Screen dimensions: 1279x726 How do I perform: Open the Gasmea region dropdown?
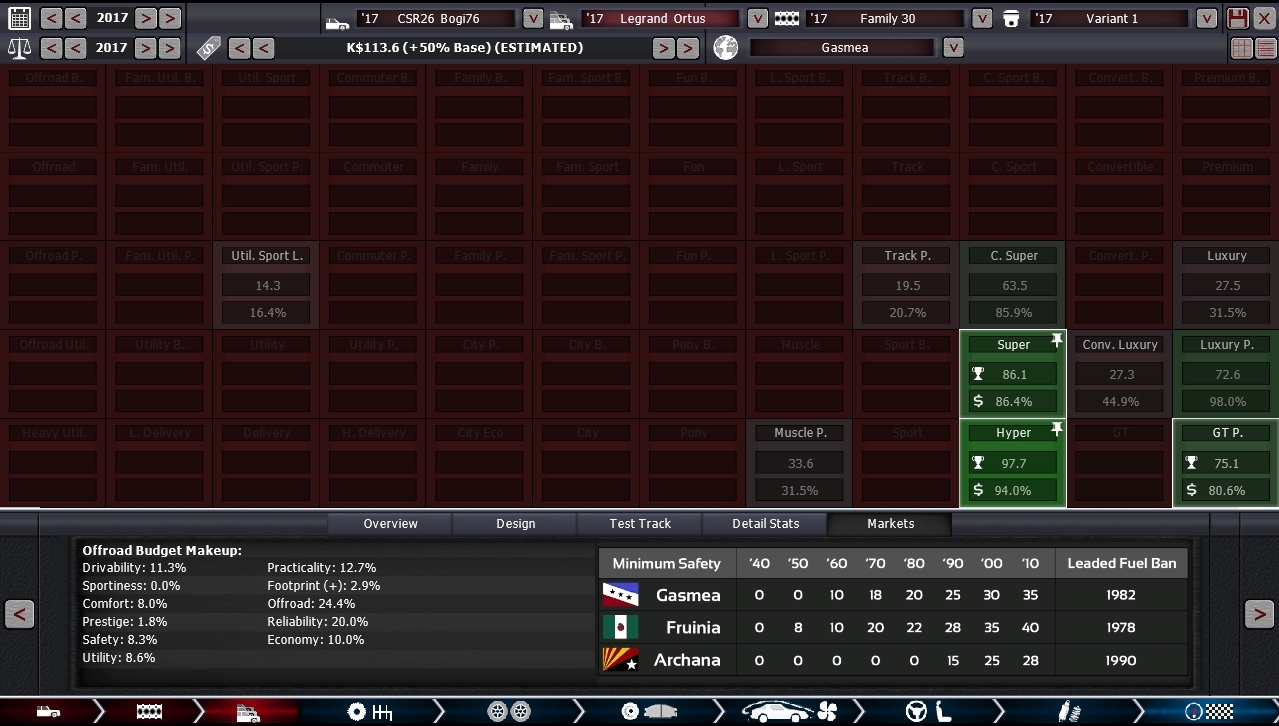click(x=953, y=48)
